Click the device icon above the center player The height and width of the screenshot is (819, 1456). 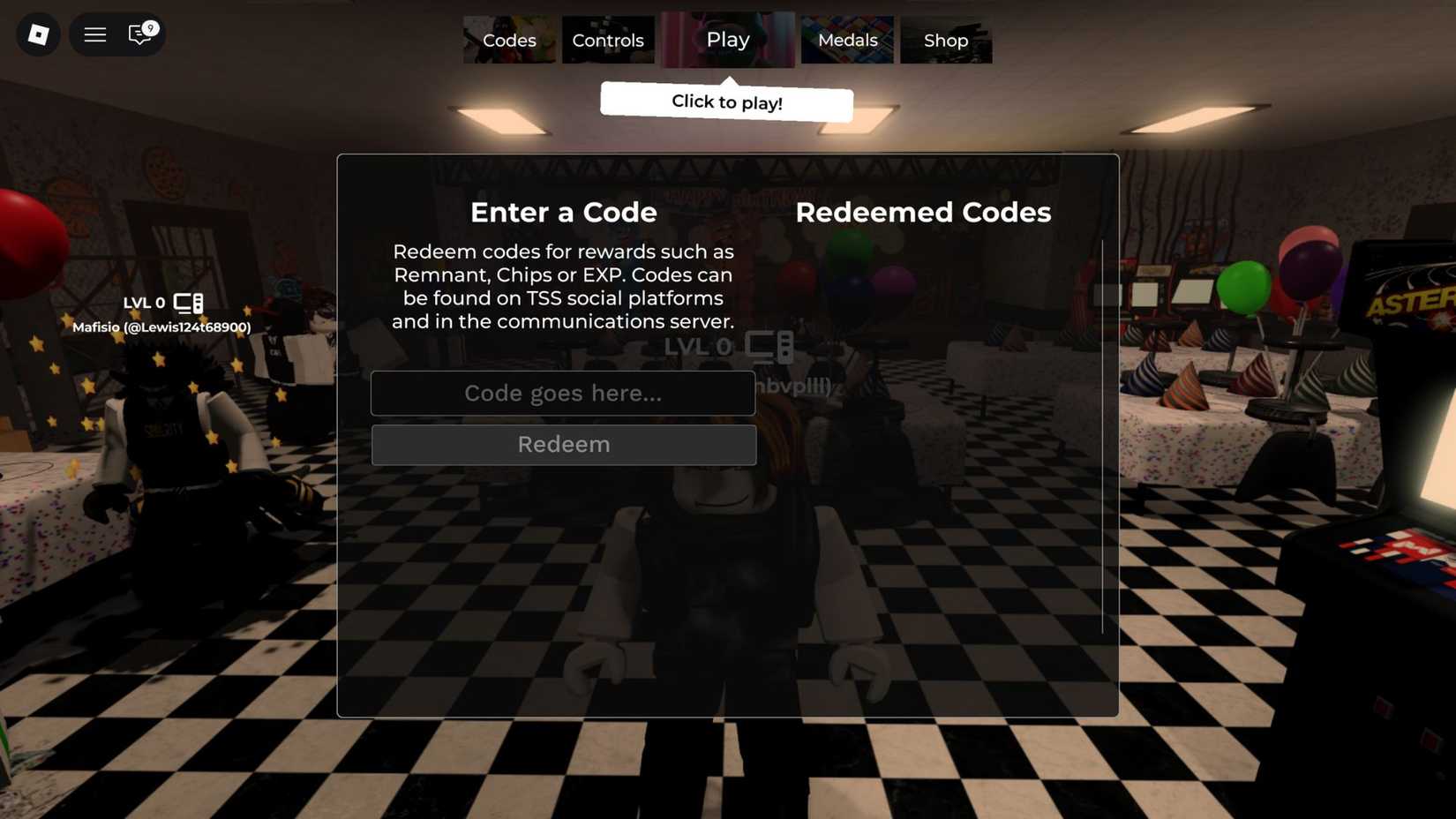770,348
